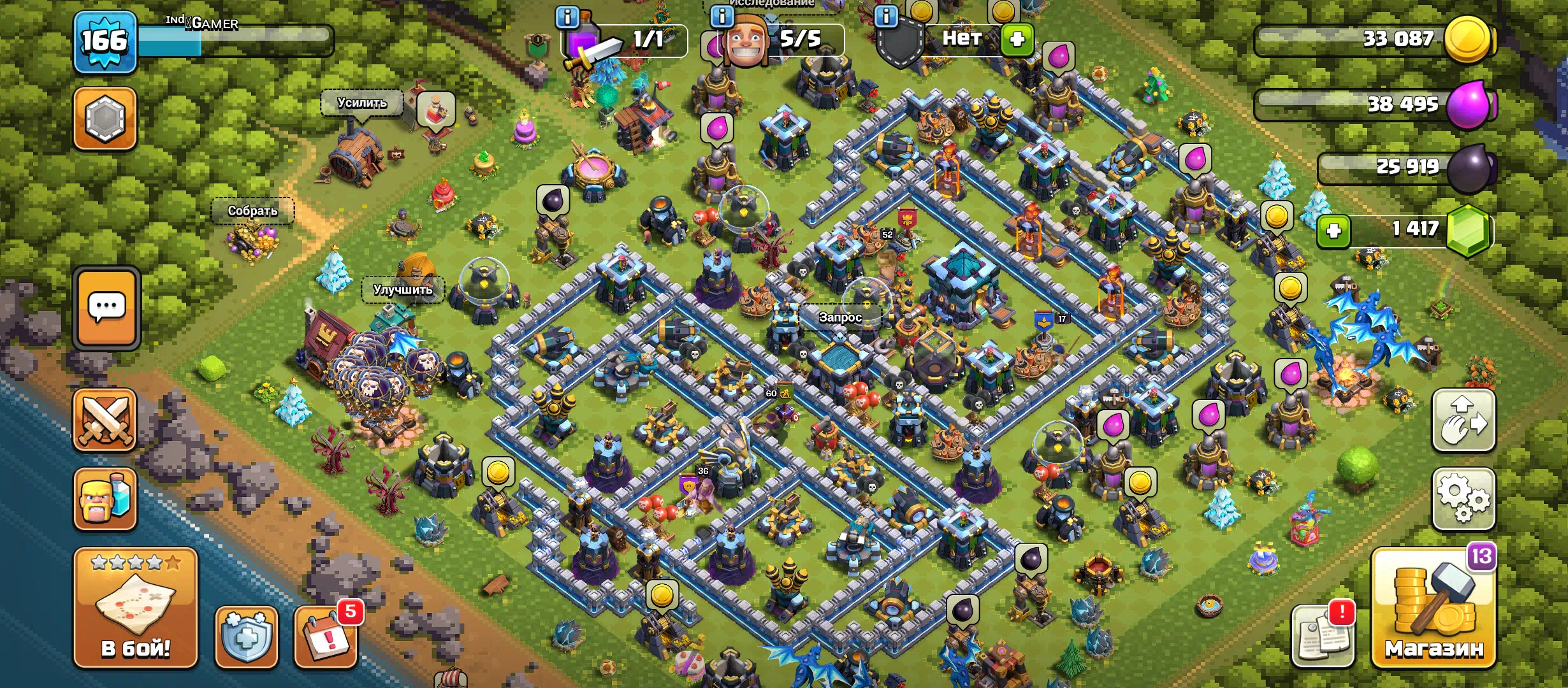This screenshot has width=1568, height=688.
Task: Open the layout editor hand icon
Action: click(x=1463, y=421)
